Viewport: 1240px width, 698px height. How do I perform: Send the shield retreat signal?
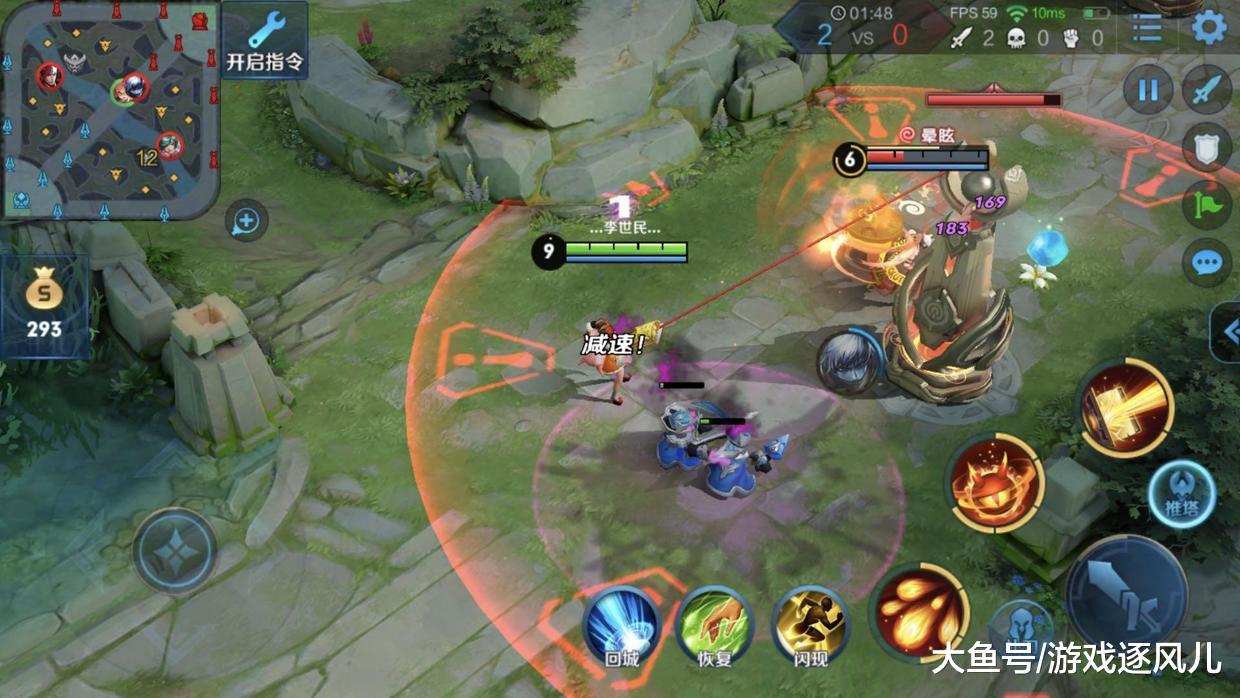[1207, 148]
